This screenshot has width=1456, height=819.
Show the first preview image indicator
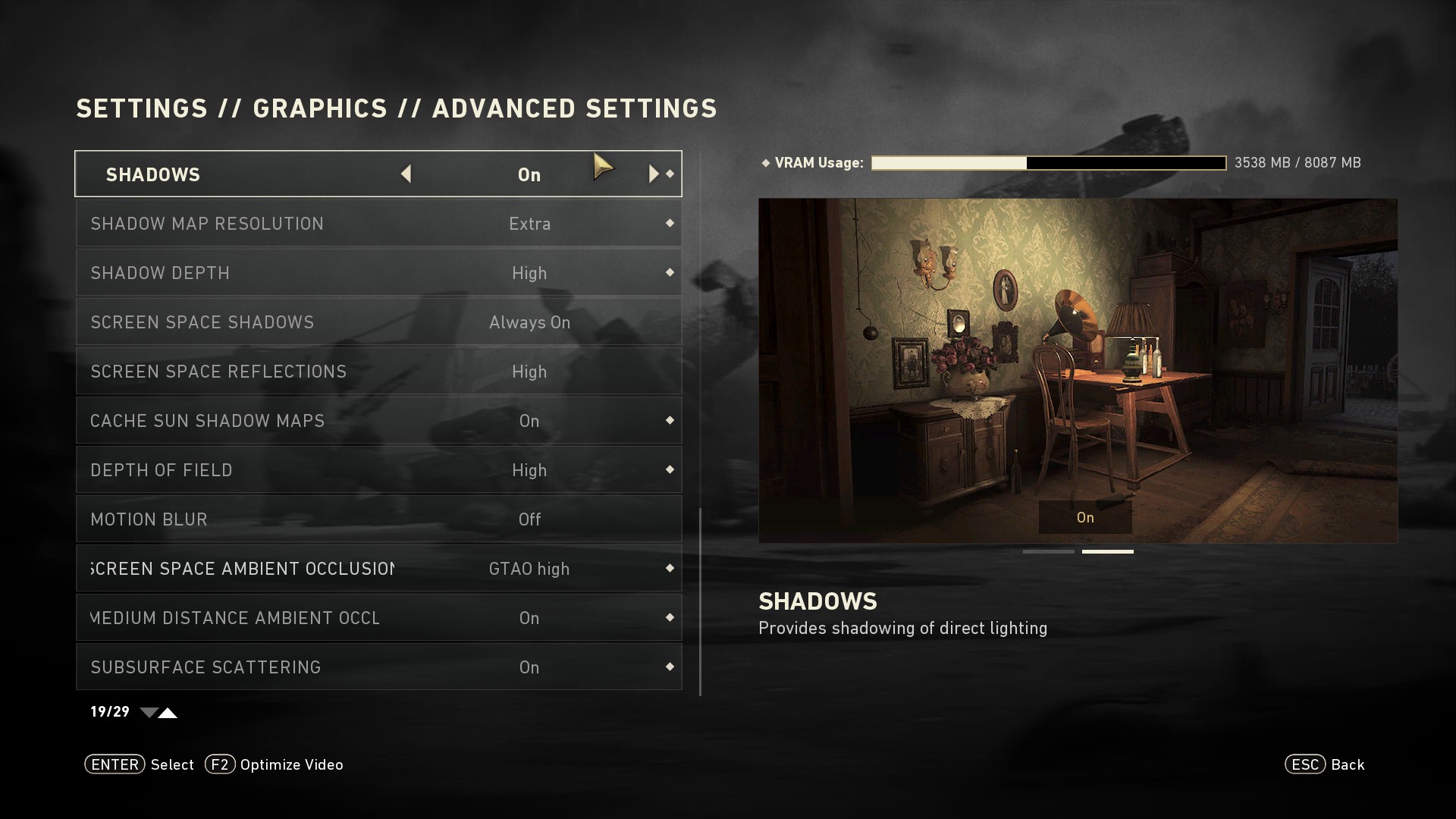[1048, 551]
